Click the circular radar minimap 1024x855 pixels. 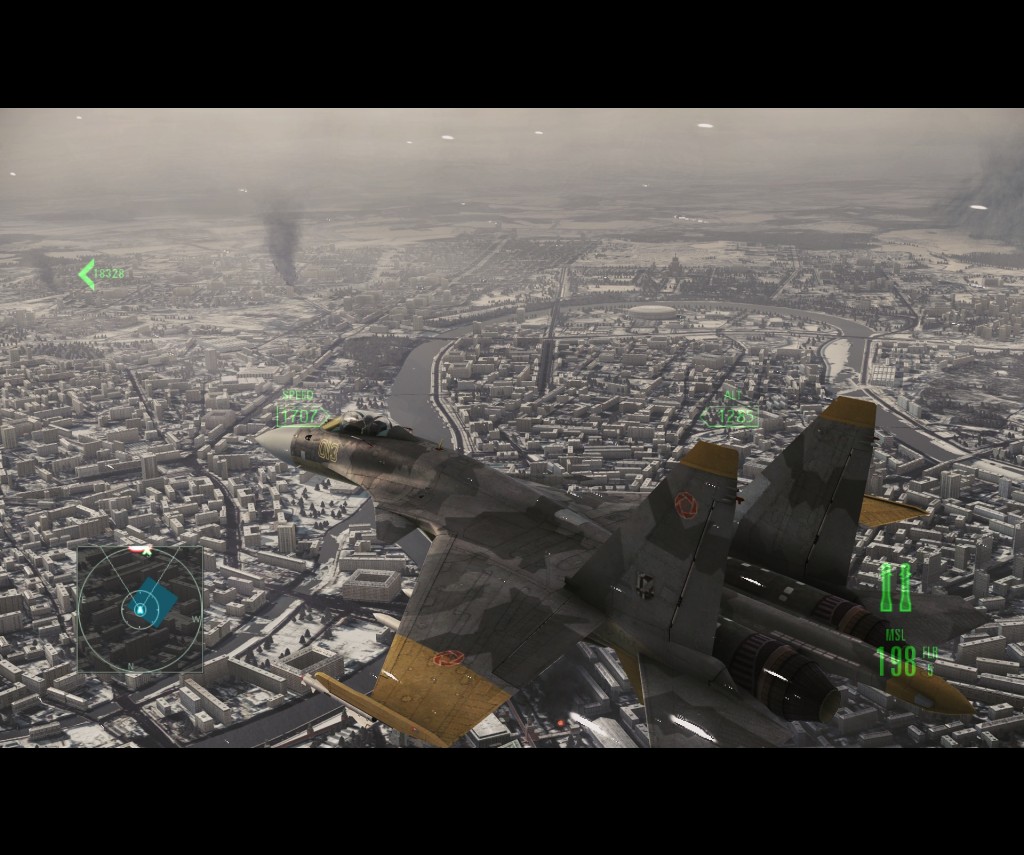[140, 609]
